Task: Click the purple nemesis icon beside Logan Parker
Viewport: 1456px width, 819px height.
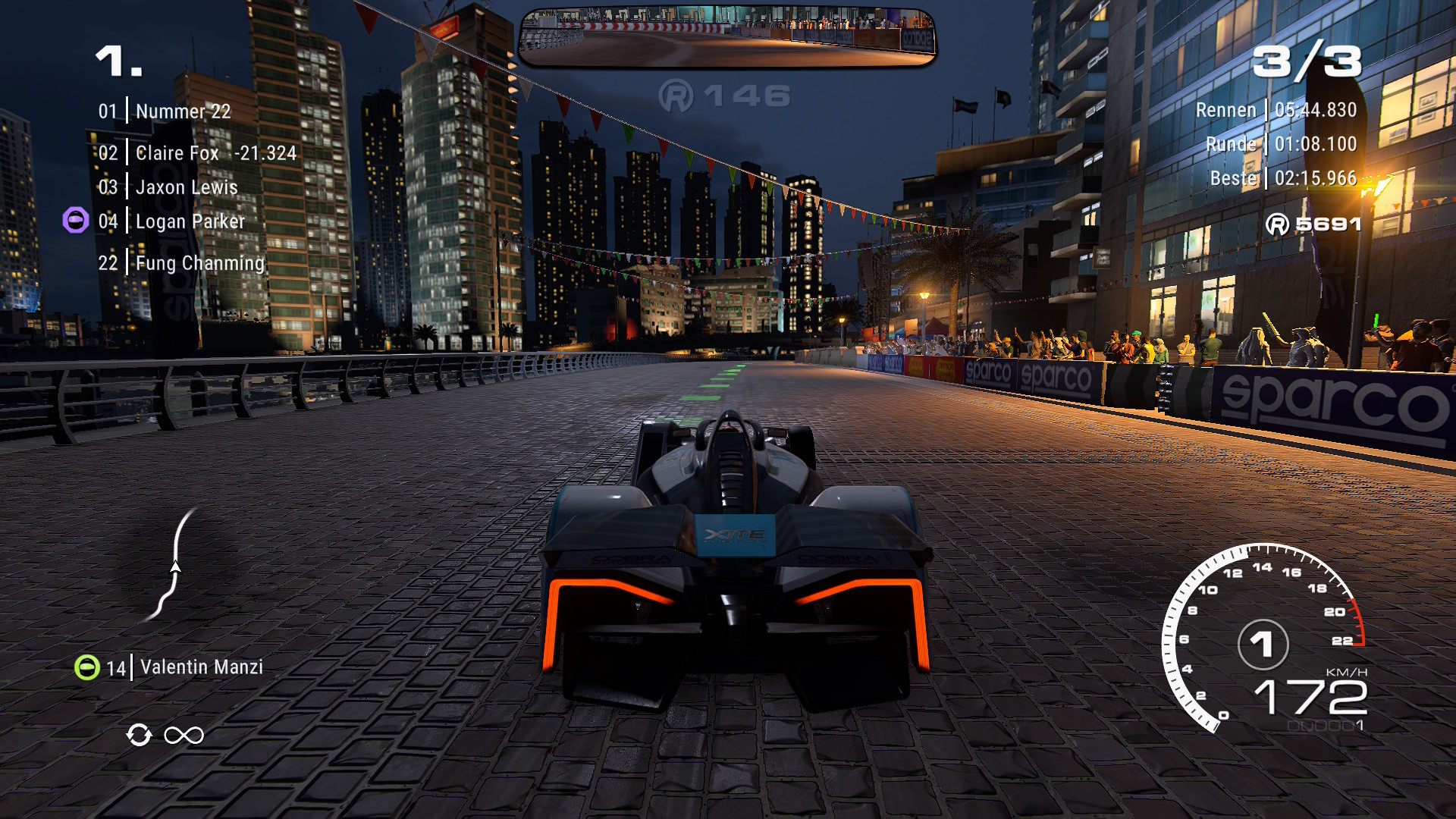Action: tap(75, 221)
